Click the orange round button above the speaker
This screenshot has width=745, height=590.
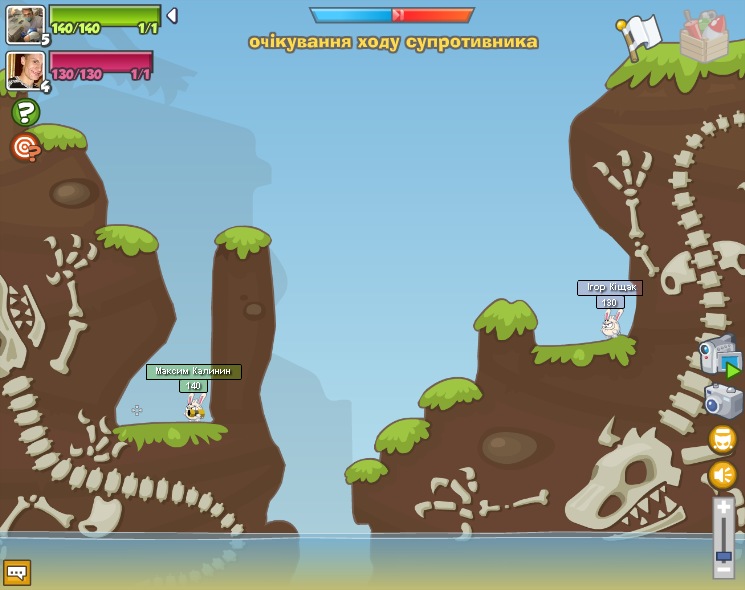(722, 439)
